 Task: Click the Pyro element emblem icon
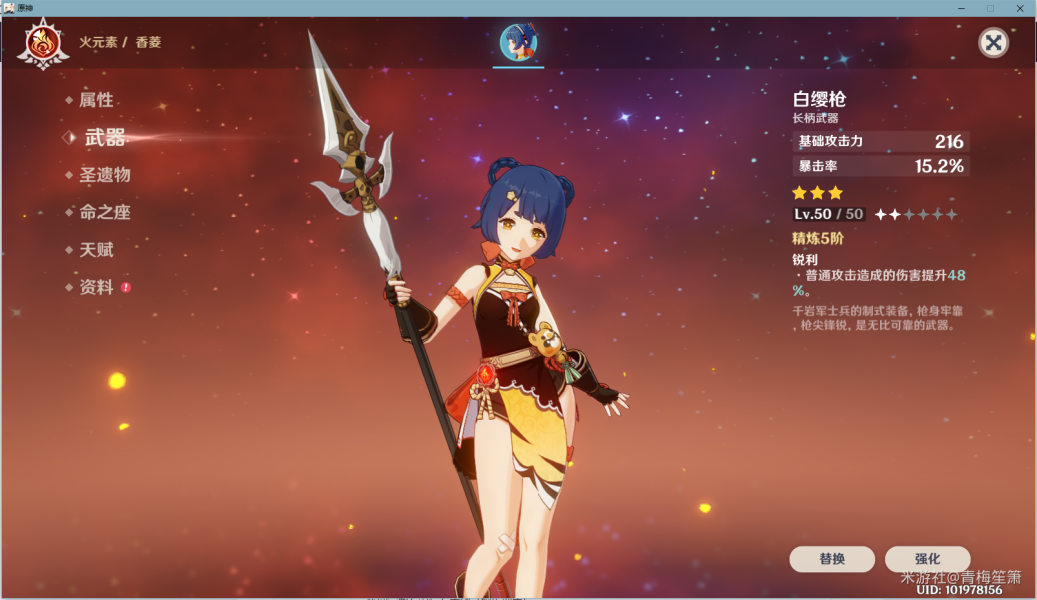tap(43, 43)
